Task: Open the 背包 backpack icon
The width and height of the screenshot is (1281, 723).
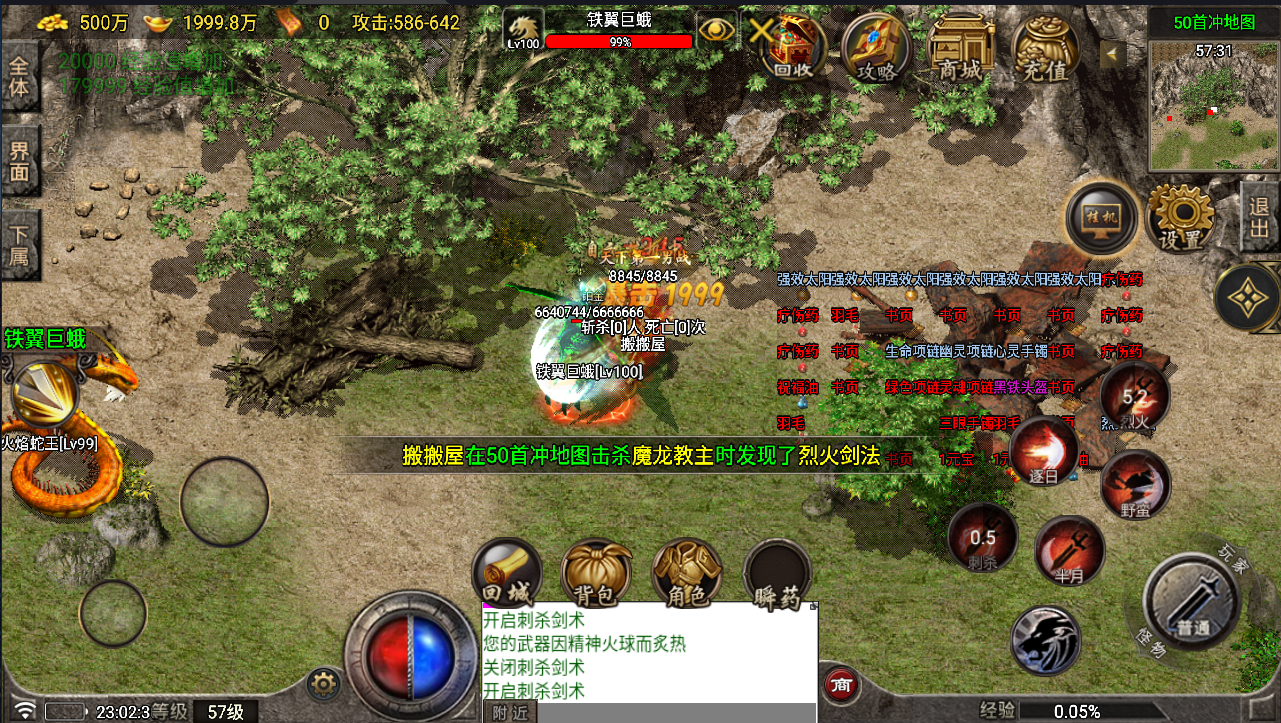Action: 594,575
